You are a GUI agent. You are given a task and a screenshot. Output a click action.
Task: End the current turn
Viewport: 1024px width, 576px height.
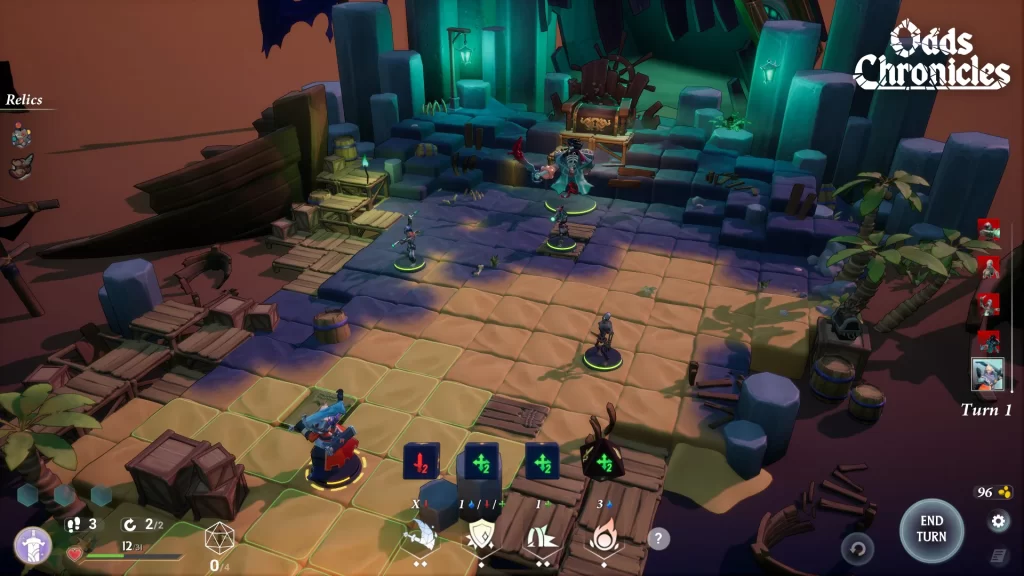(x=931, y=530)
